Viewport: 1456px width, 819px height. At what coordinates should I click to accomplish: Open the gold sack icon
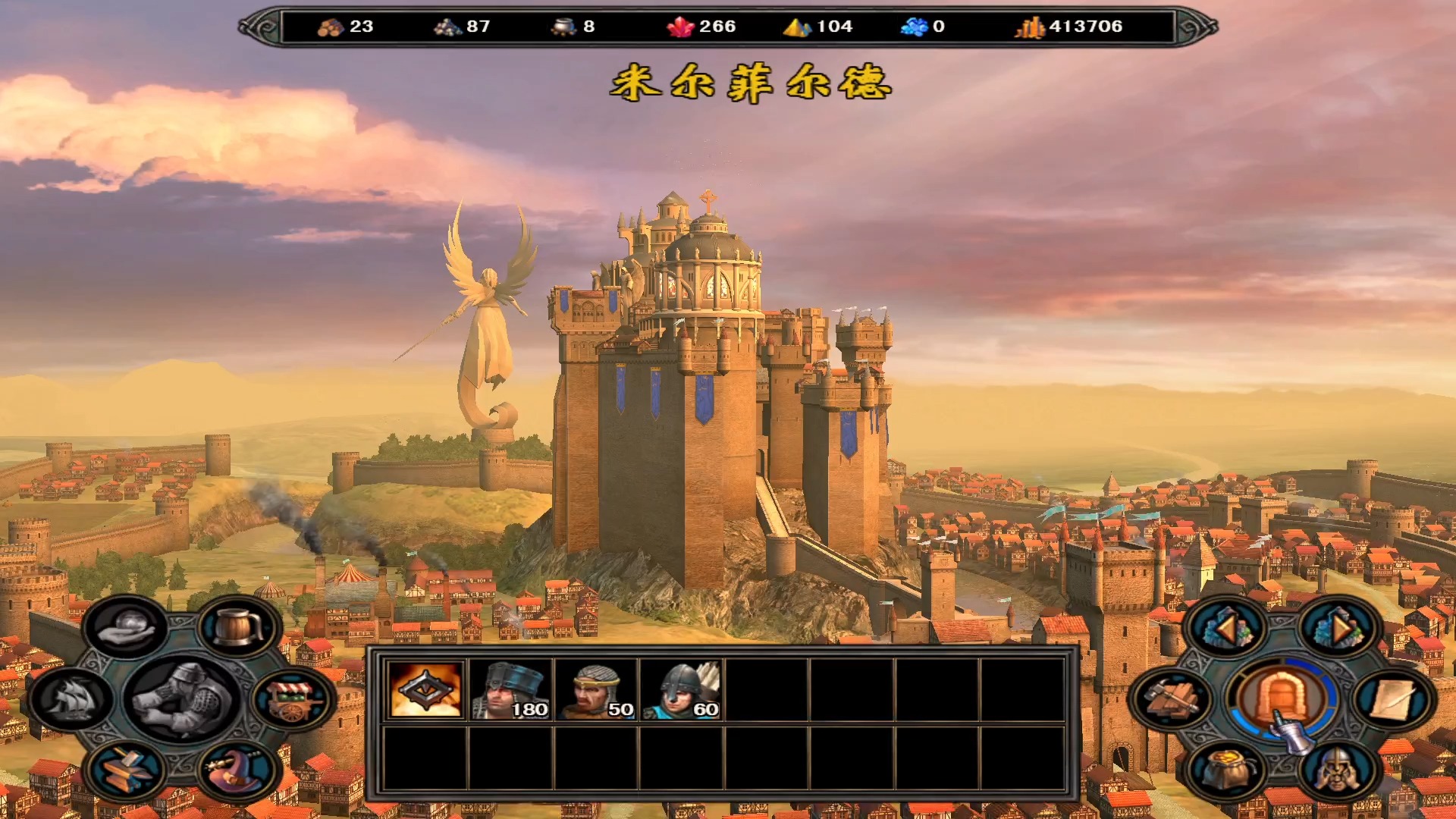tap(1226, 770)
